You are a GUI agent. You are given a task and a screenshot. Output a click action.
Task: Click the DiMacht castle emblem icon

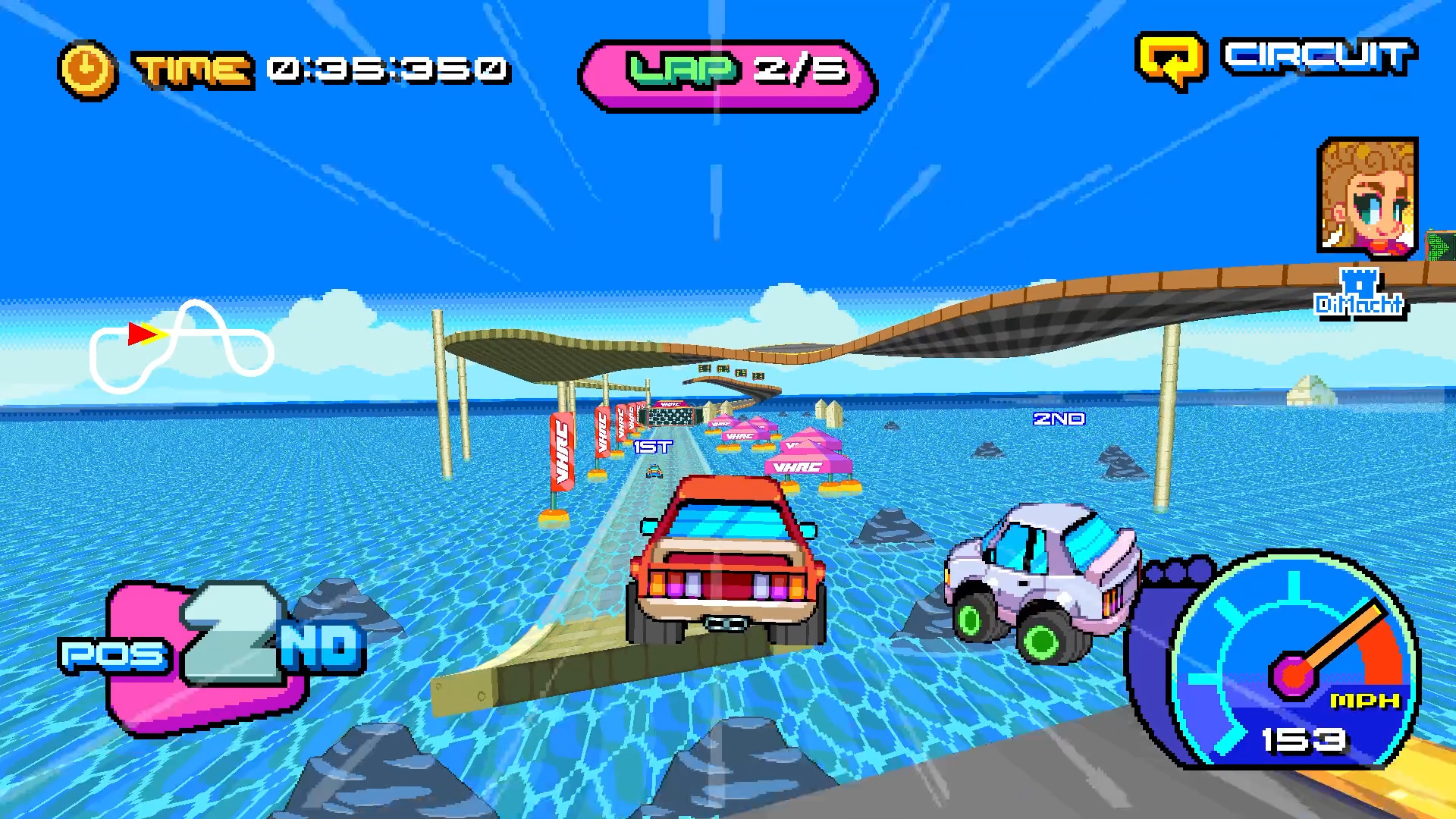(x=1358, y=282)
